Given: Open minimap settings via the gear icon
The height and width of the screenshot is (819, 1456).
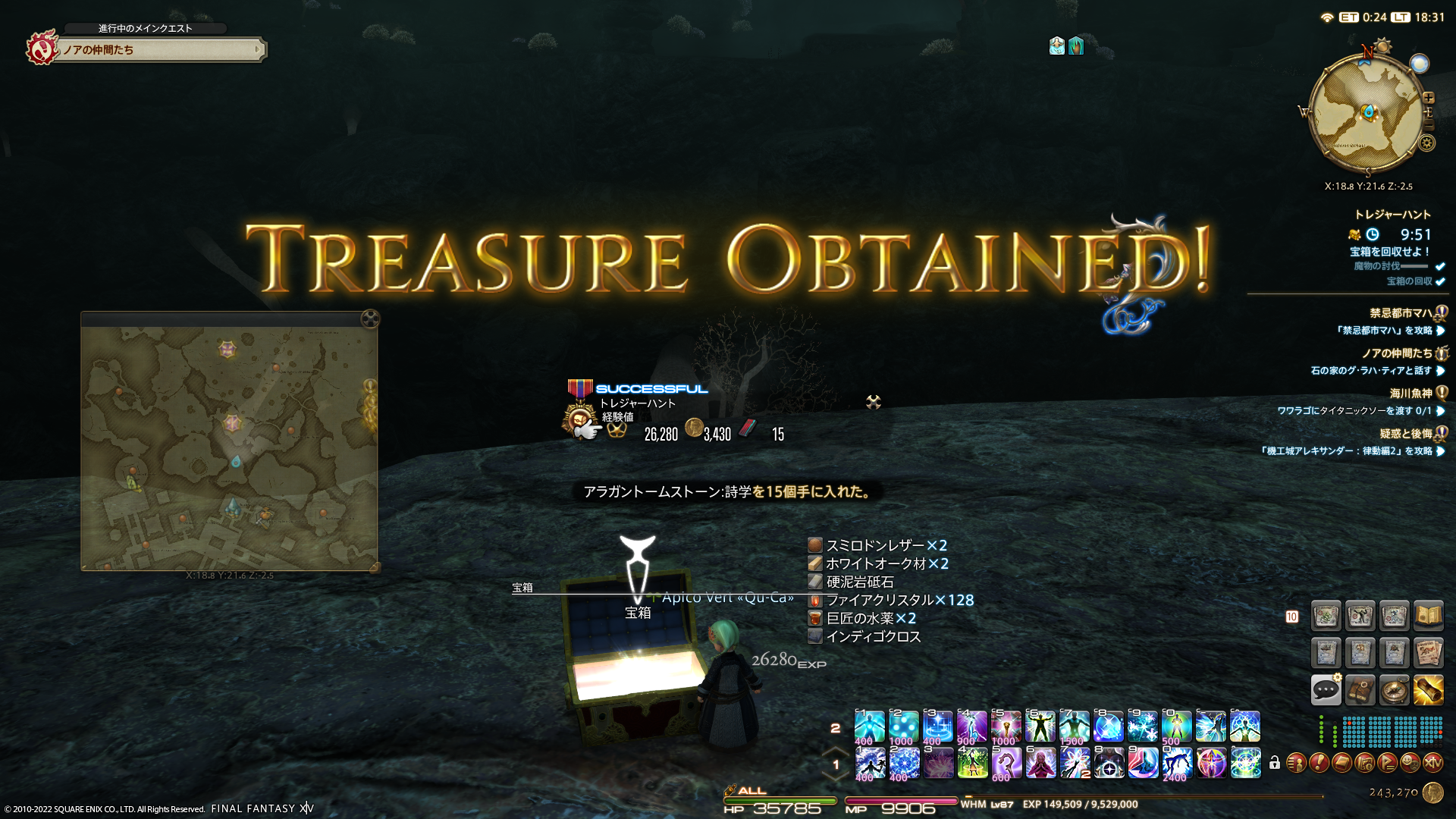Looking at the screenshot, I should click(1427, 143).
